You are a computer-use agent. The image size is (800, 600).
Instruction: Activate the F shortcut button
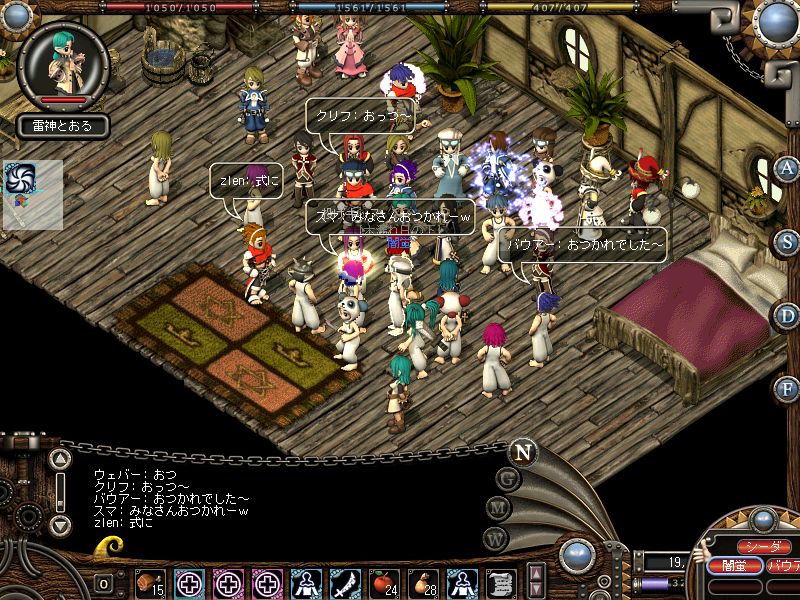788,387
